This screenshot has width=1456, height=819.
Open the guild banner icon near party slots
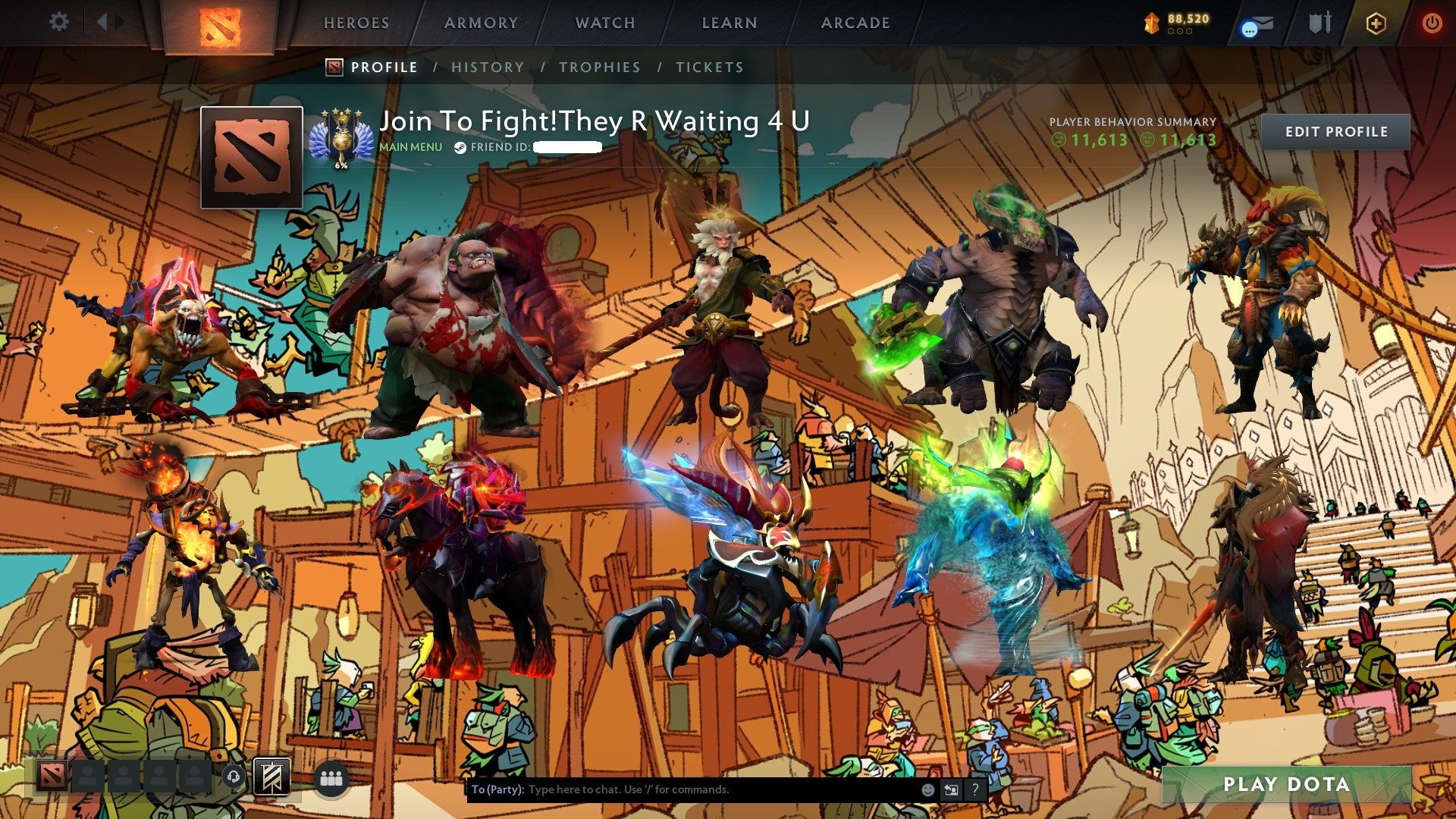coord(271,777)
